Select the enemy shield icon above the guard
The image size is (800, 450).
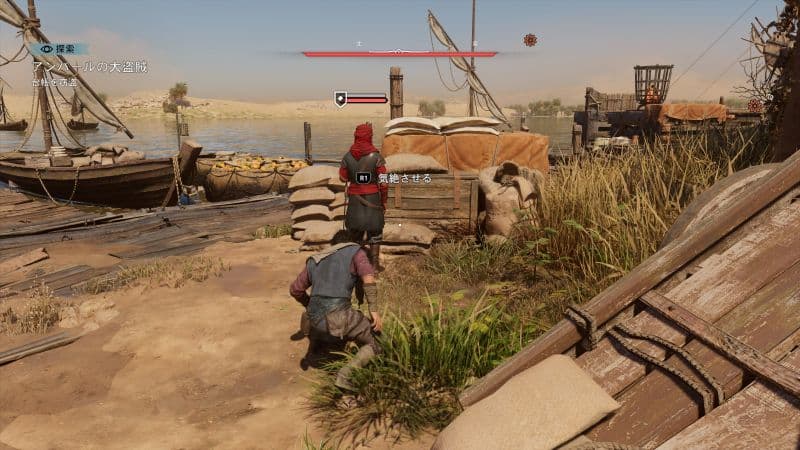pos(340,98)
